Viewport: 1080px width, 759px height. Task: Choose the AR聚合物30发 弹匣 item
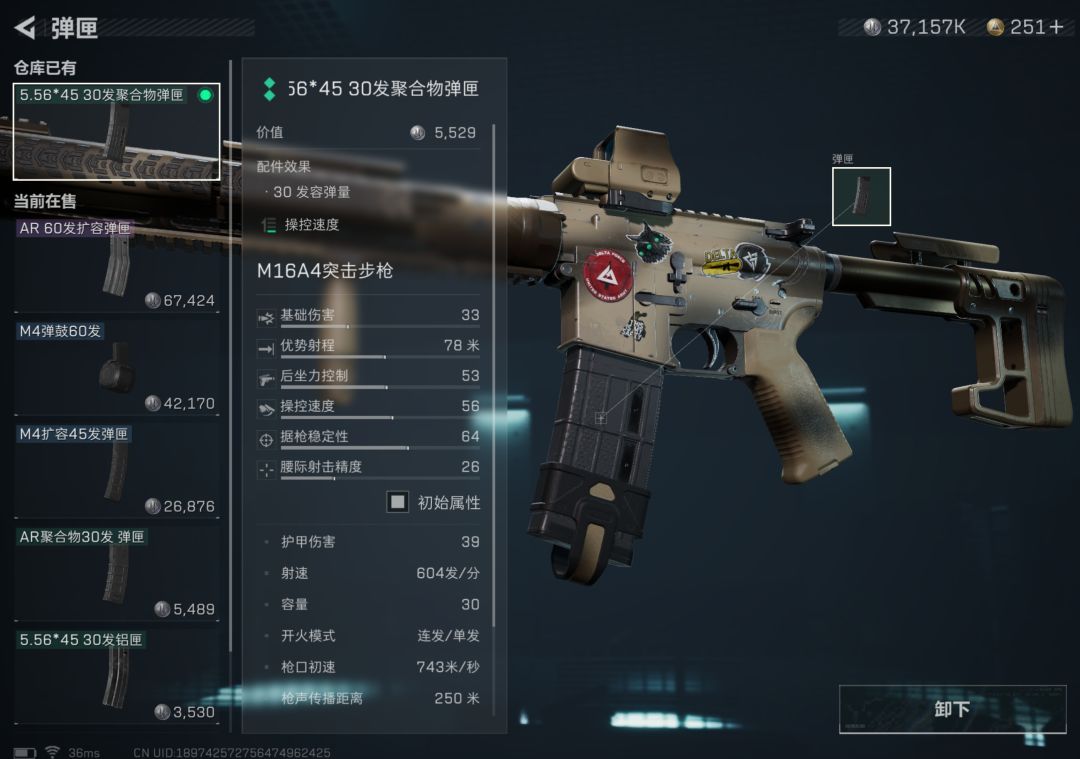[116, 573]
